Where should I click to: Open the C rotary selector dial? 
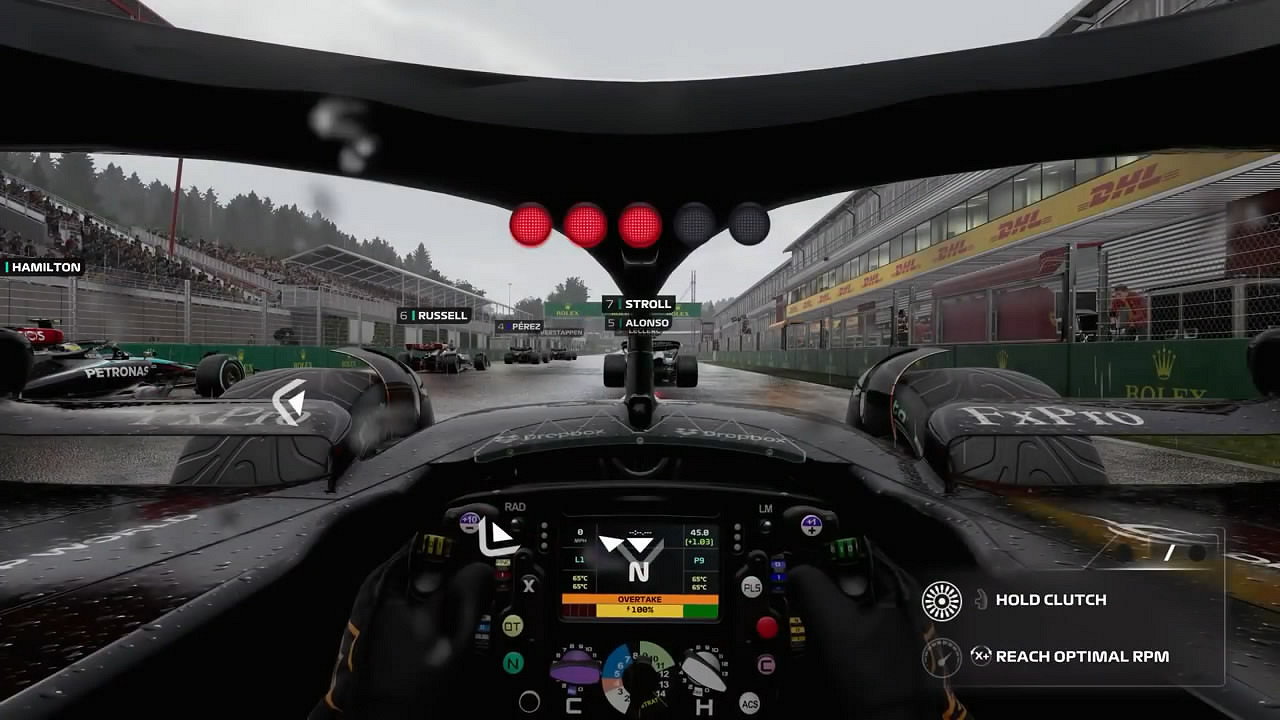tap(575, 670)
